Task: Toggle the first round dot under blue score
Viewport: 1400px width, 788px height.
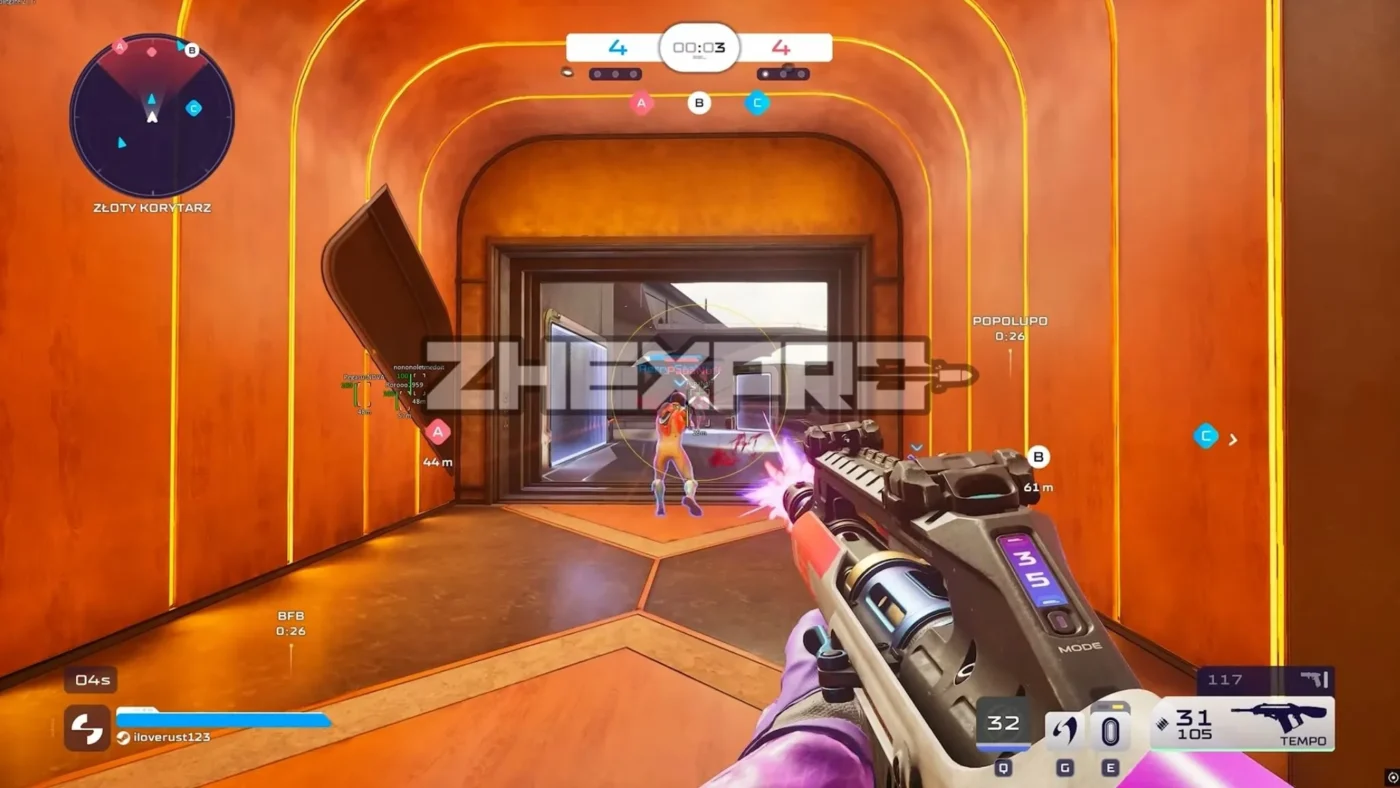Action: coord(598,72)
